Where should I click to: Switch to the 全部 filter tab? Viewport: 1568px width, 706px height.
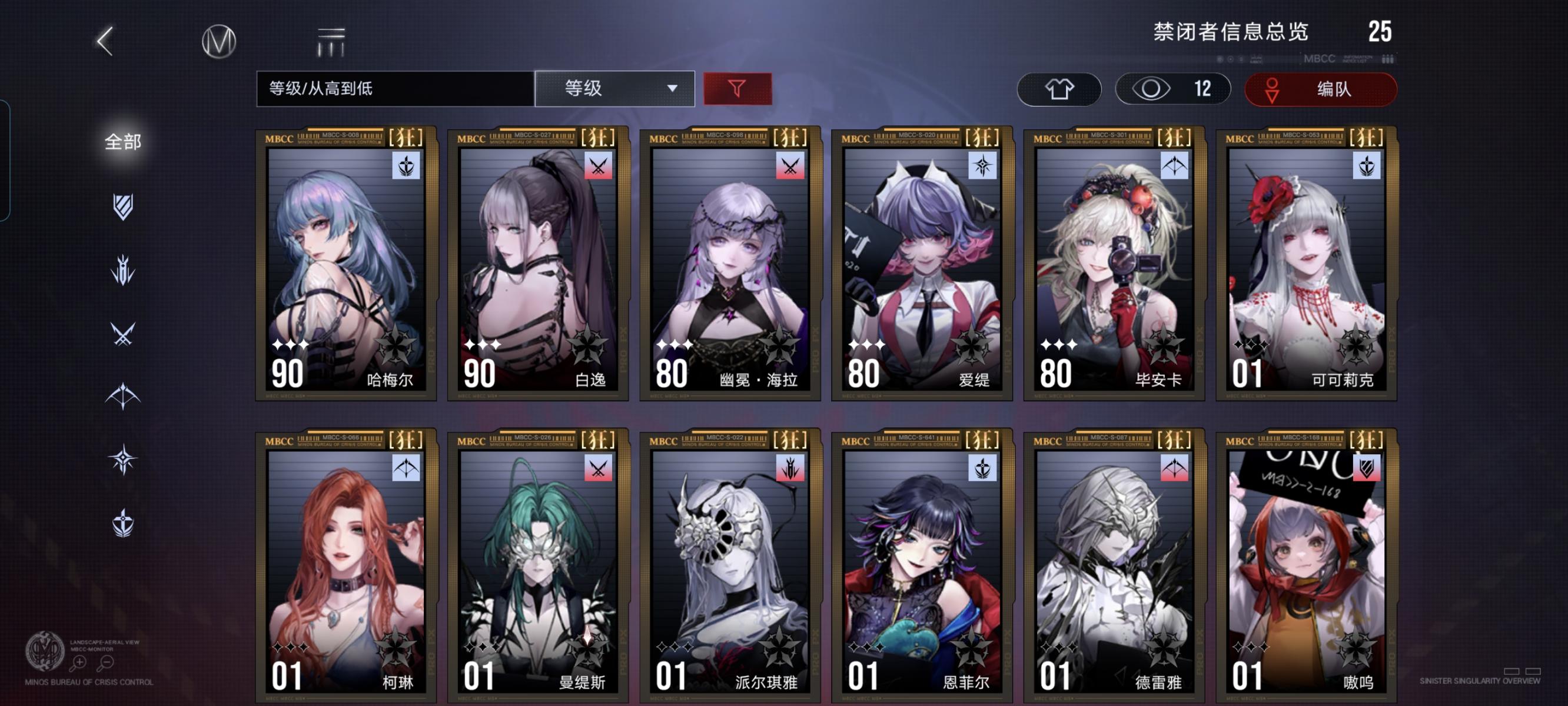pyautogui.click(x=124, y=141)
